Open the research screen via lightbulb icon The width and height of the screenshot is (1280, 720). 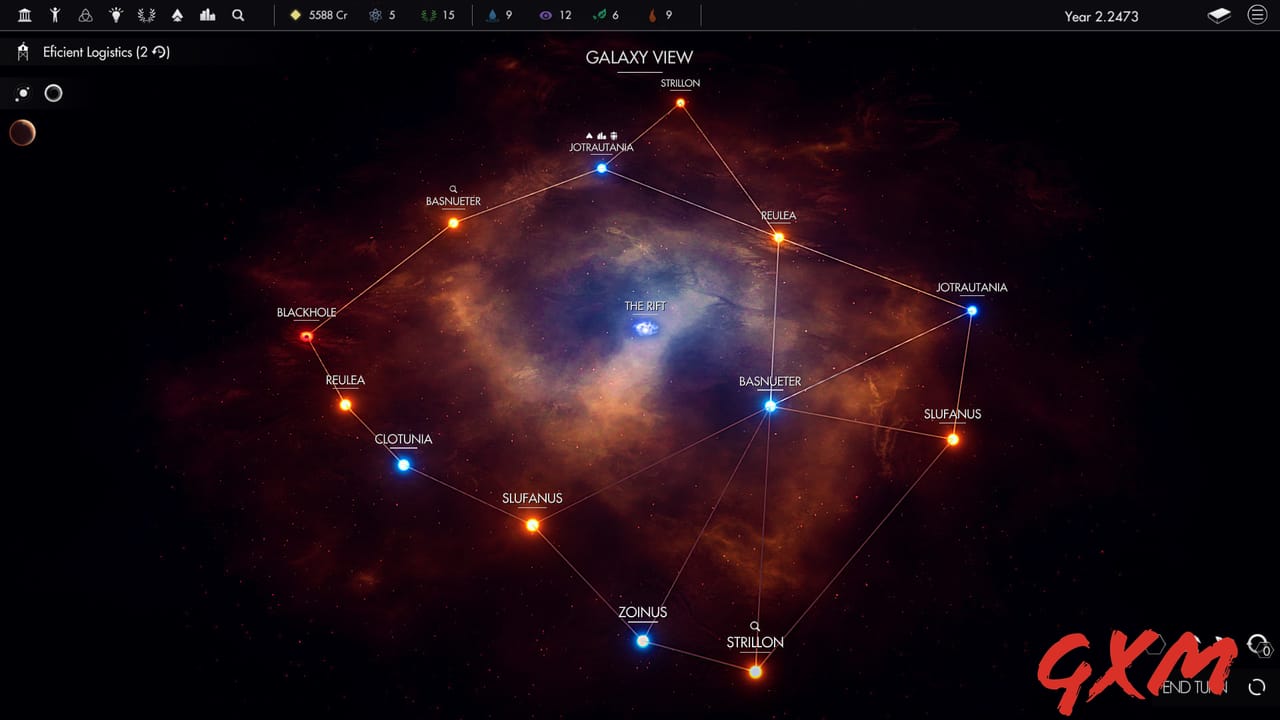pos(115,15)
